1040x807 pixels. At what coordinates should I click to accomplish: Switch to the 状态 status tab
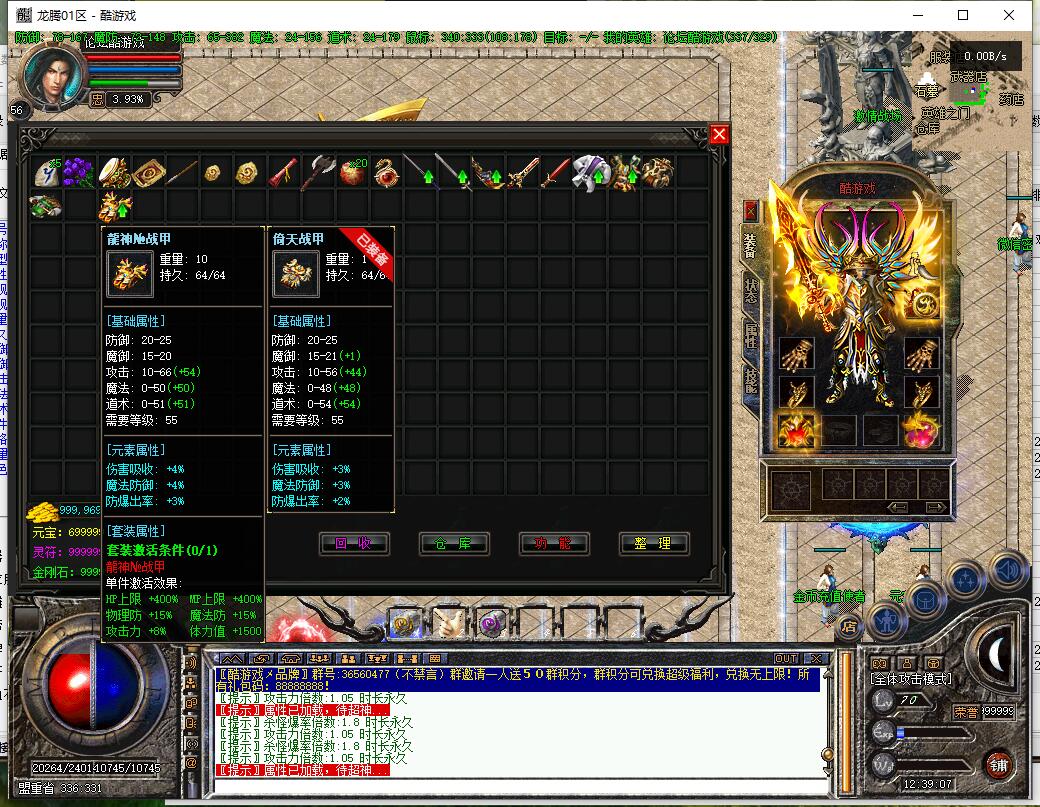coord(750,293)
